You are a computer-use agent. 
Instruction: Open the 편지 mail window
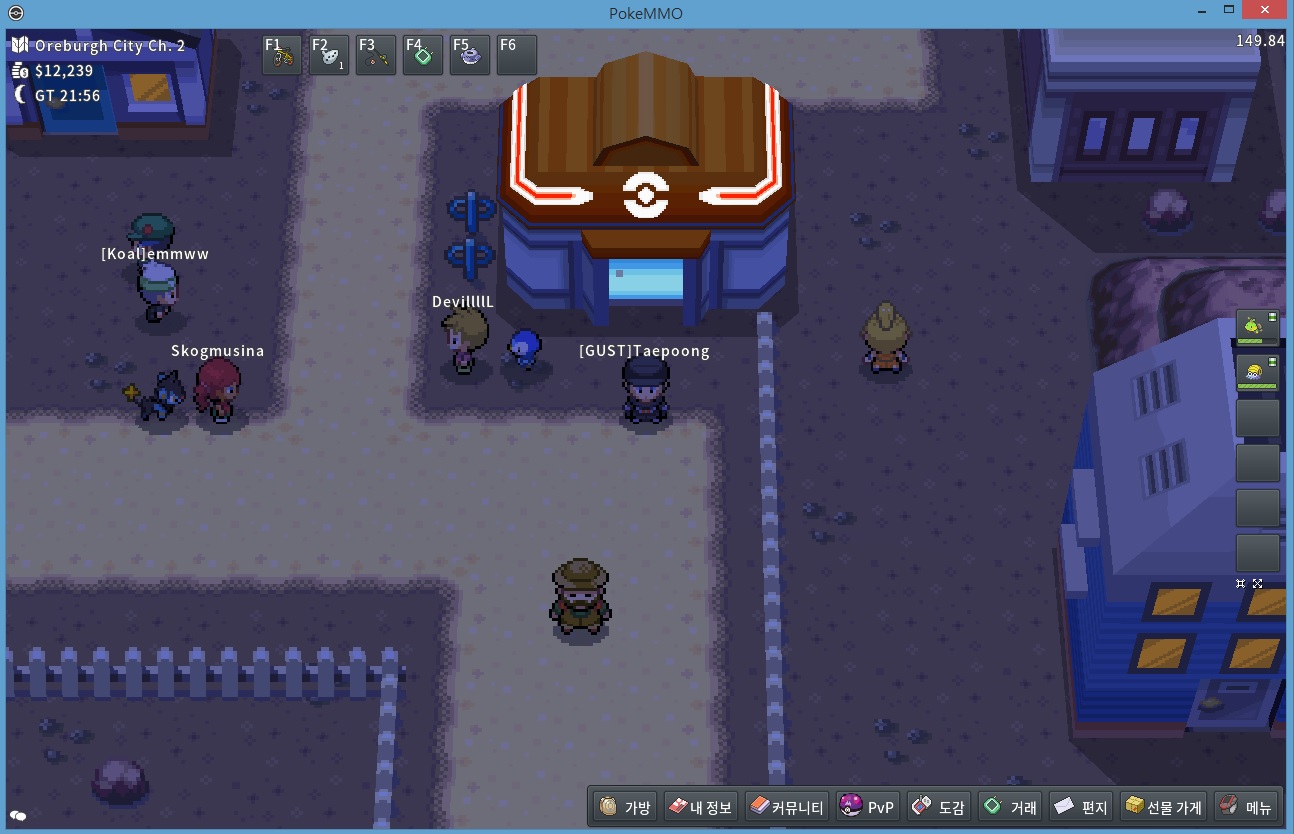(1082, 807)
